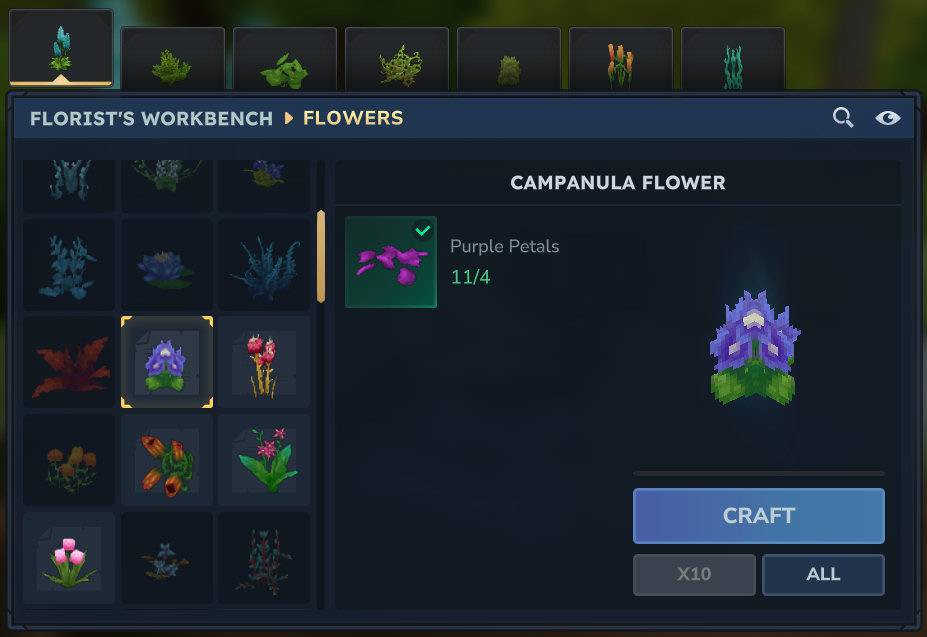The image size is (927, 637).
Task: Select the blue water lily recipe
Action: [167, 265]
